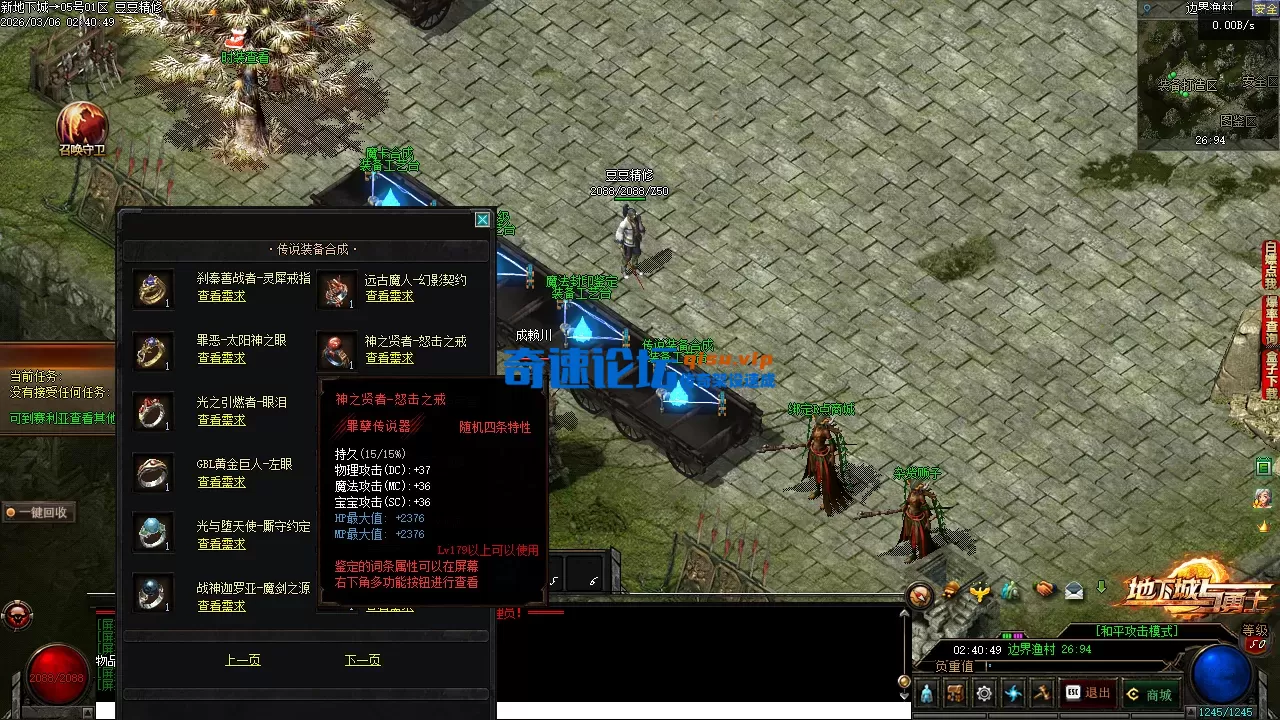Click the 一键回收 recycle button
The height and width of the screenshot is (720, 1280).
pyautogui.click(x=38, y=512)
